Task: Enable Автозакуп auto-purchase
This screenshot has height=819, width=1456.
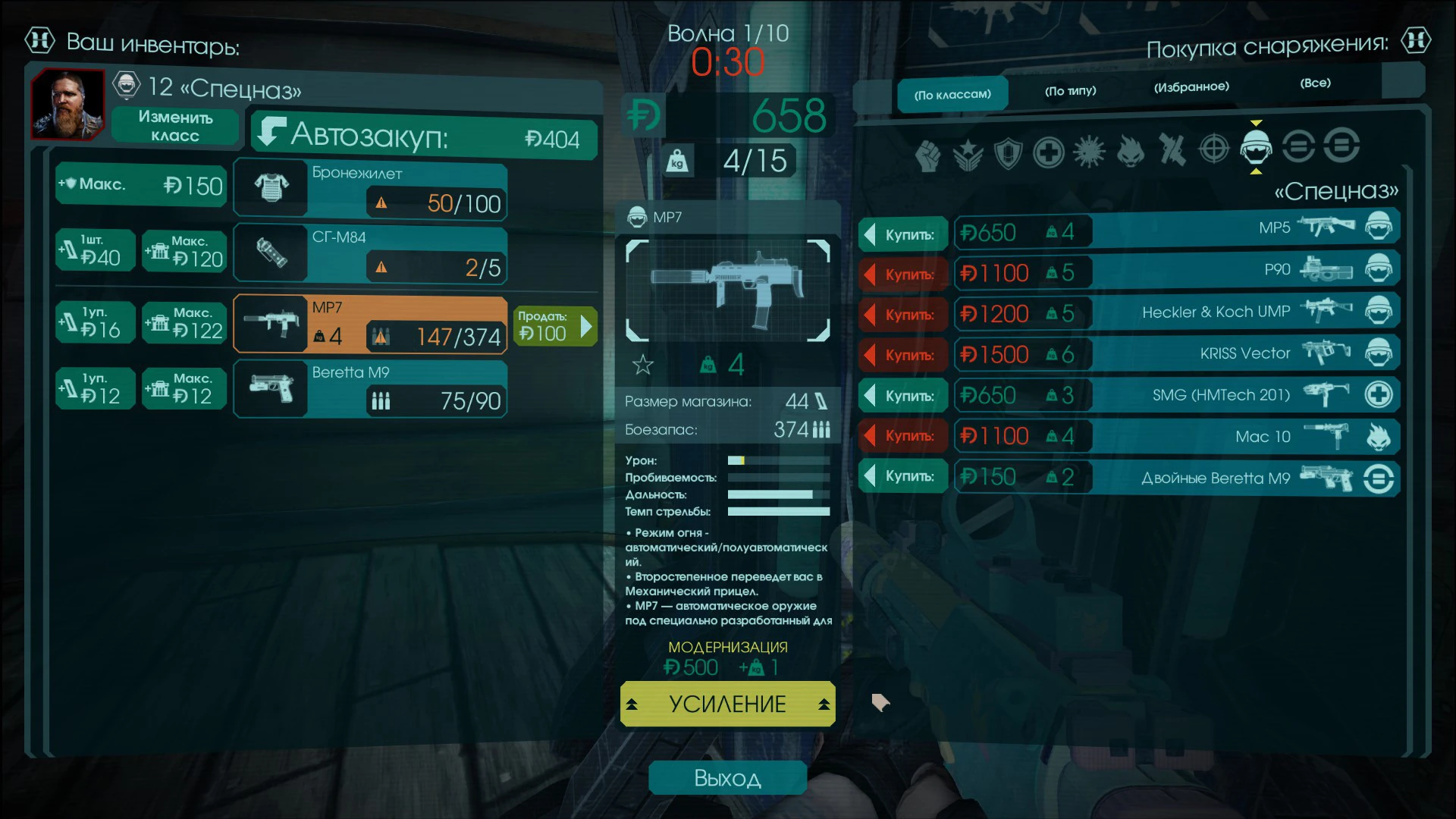Action: 422,139
